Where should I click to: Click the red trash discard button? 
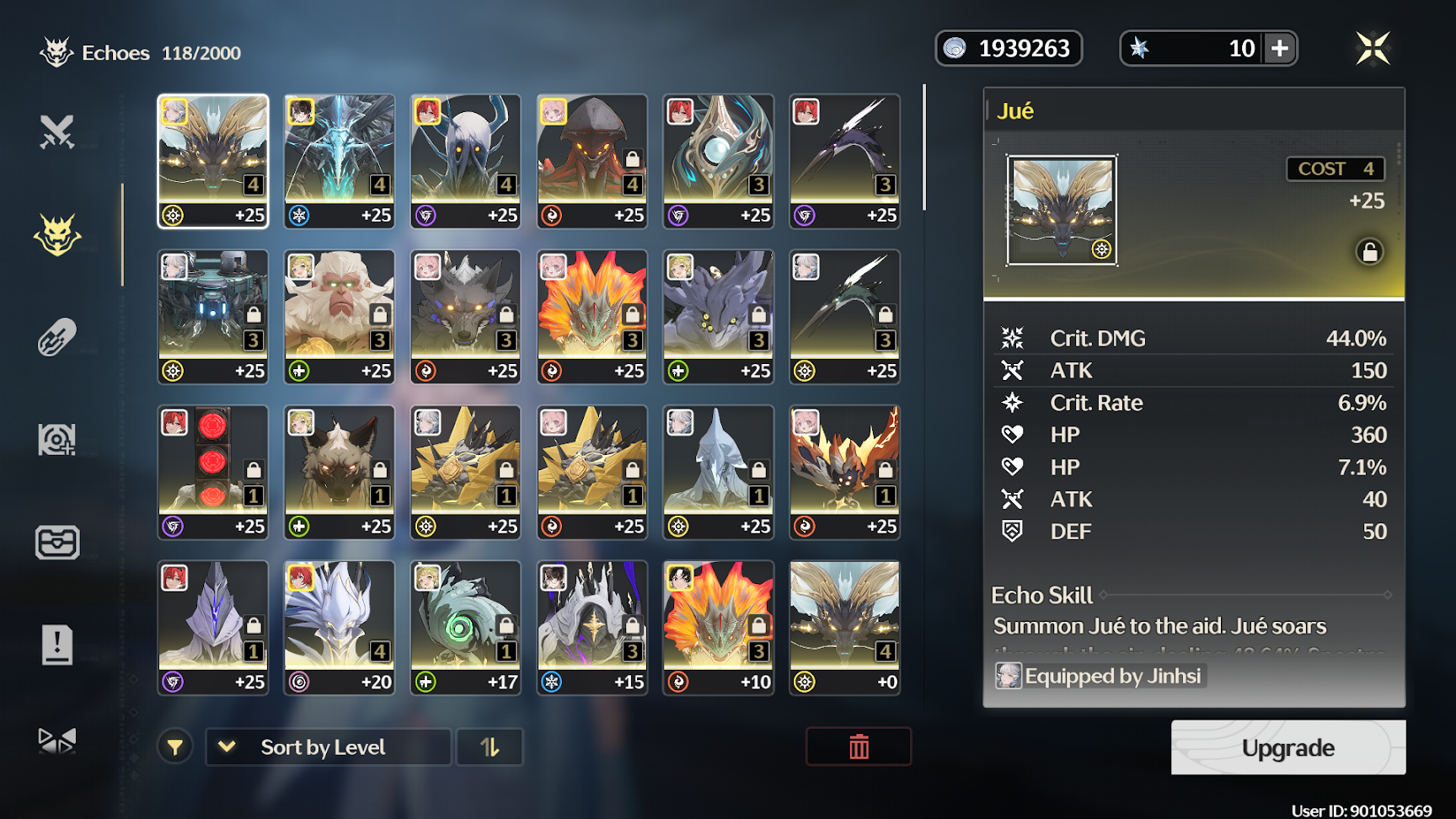pos(859,747)
